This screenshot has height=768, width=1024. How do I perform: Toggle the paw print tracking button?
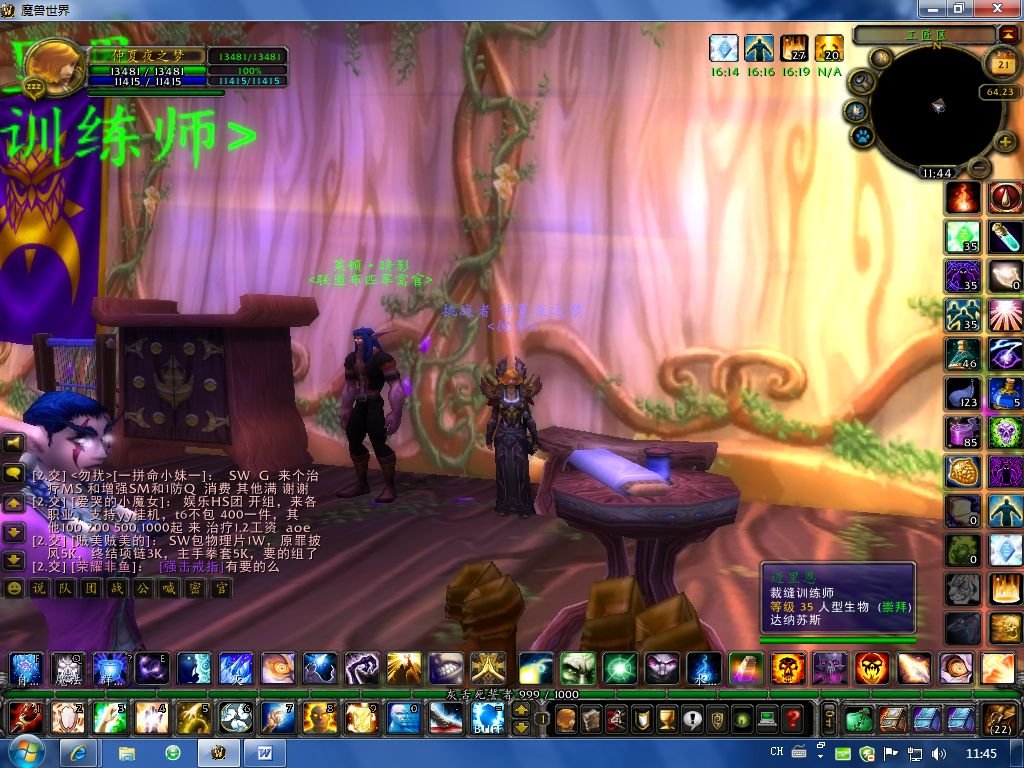(860, 137)
